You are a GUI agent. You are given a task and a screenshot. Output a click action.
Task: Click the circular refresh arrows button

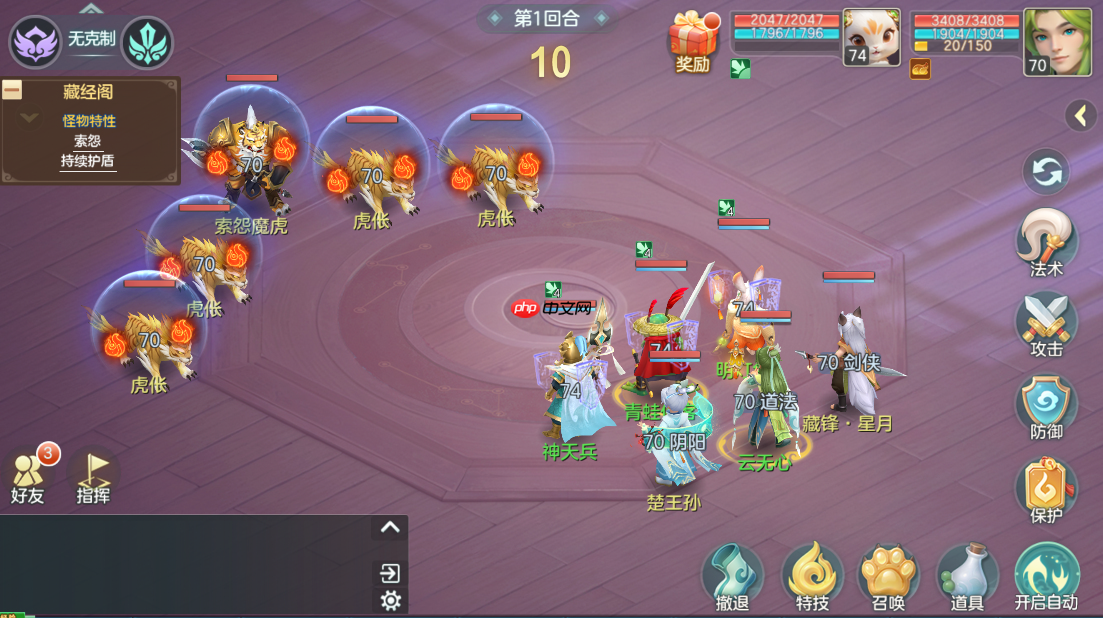tap(1046, 172)
